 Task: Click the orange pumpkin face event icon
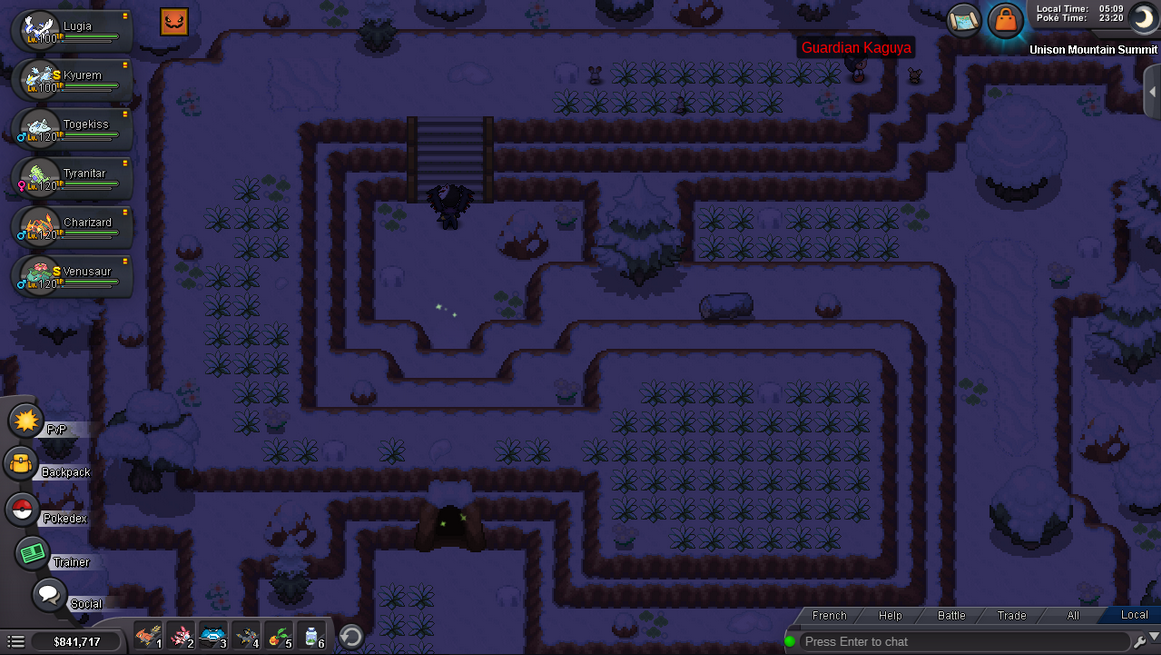coord(174,21)
